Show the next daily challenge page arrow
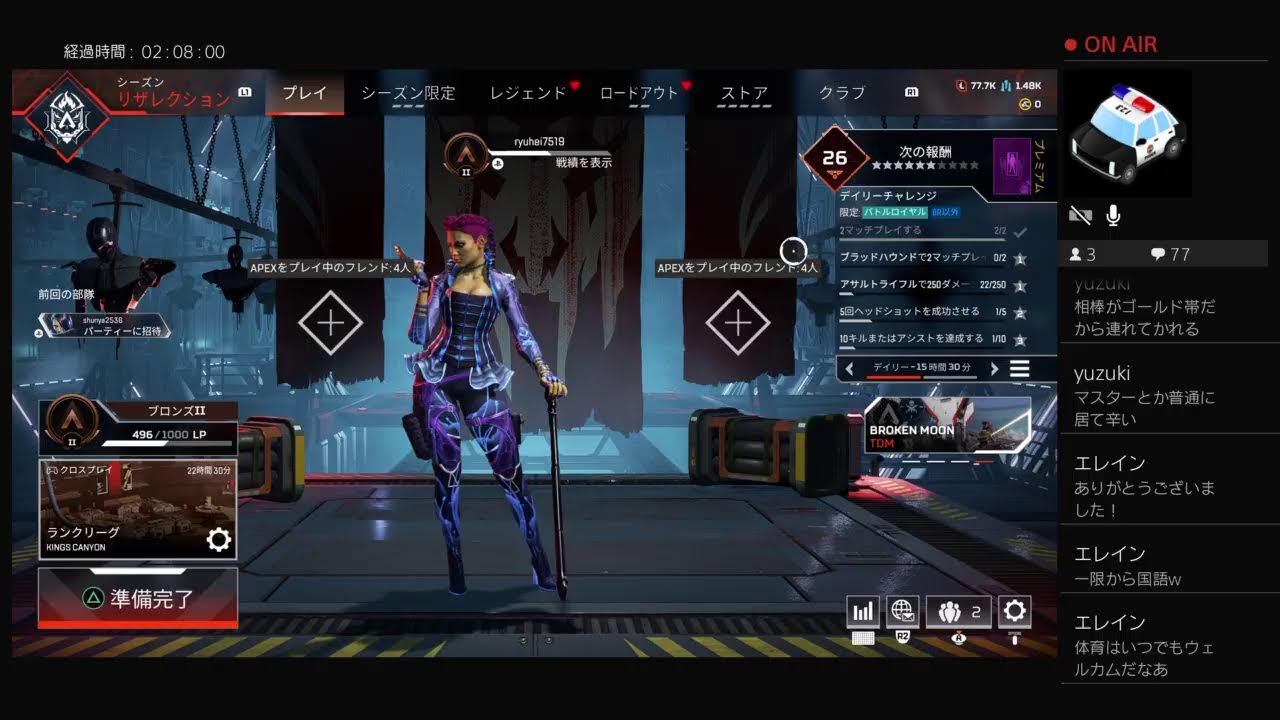Image resolution: width=1280 pixels, height=720 pixels. [994, 369]
